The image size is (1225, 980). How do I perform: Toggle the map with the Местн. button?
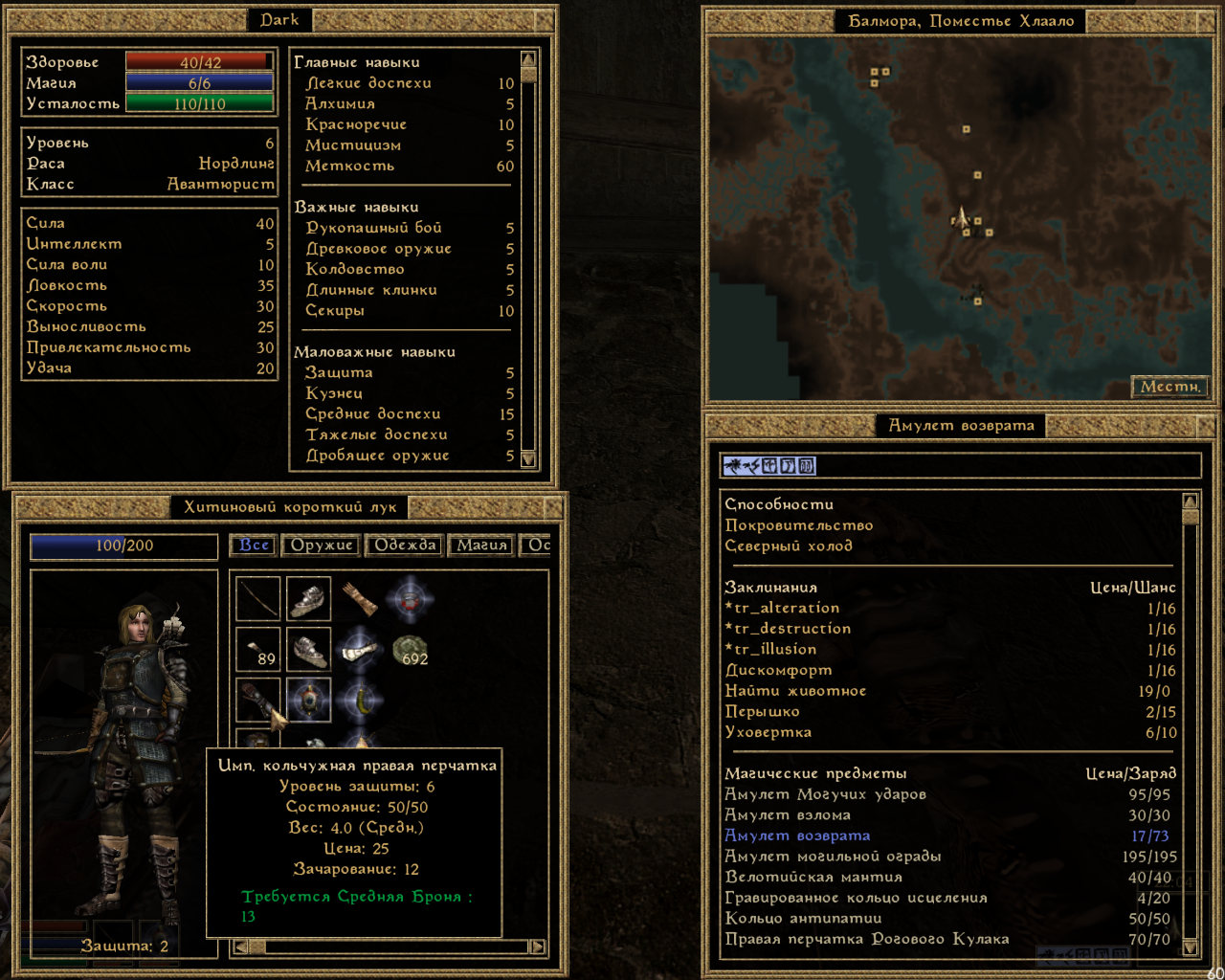pos(1169,387)
